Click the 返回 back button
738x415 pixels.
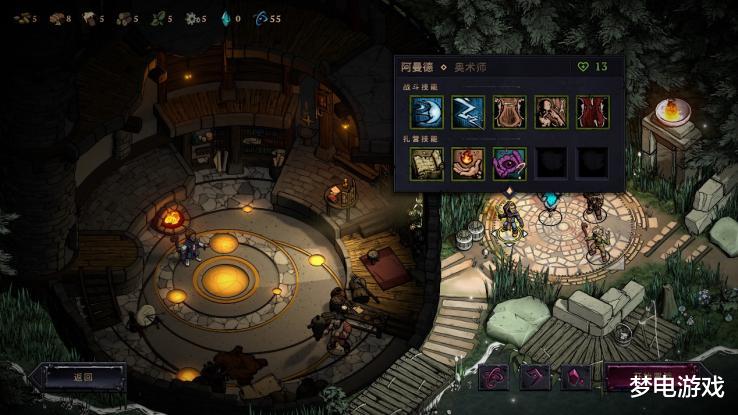(82, 377)
